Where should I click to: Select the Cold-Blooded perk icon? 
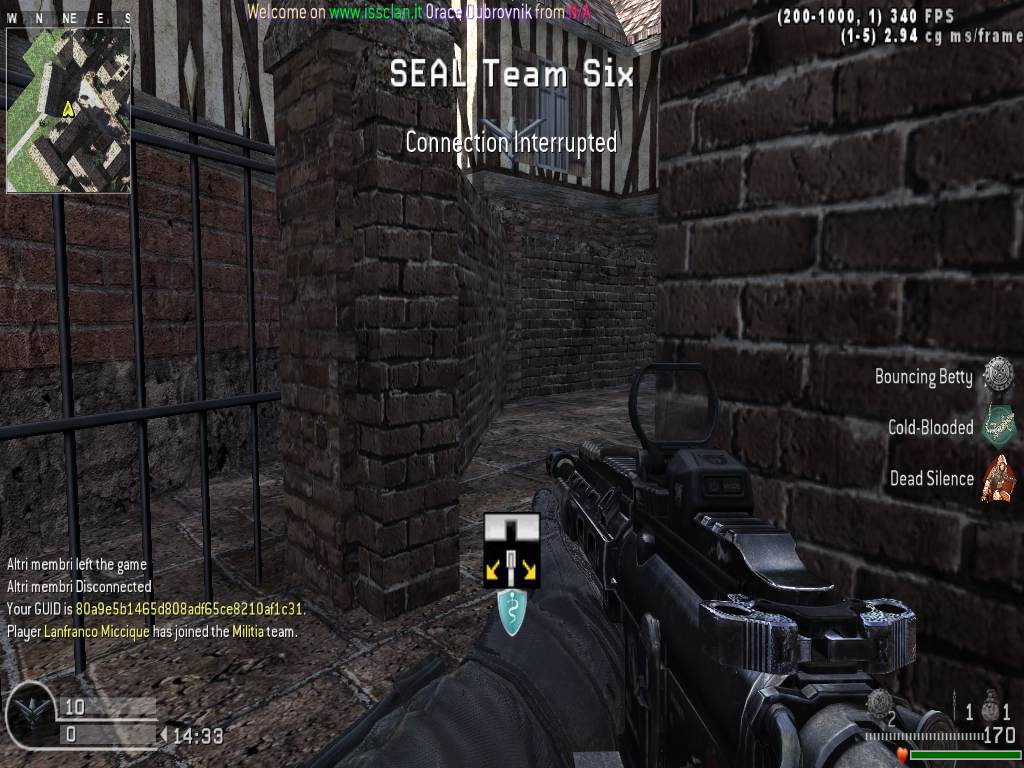[997, 427]
